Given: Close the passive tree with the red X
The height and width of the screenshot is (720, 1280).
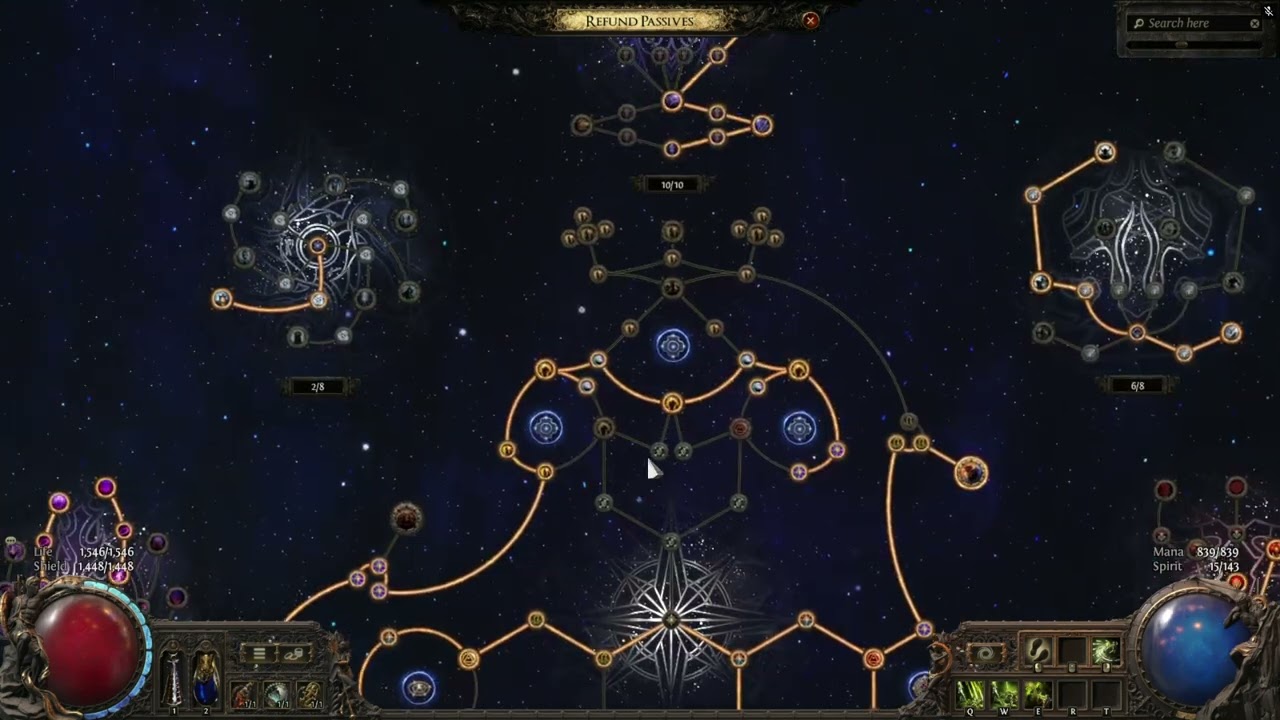Looking at the screenshot, I should coord(811,20).
